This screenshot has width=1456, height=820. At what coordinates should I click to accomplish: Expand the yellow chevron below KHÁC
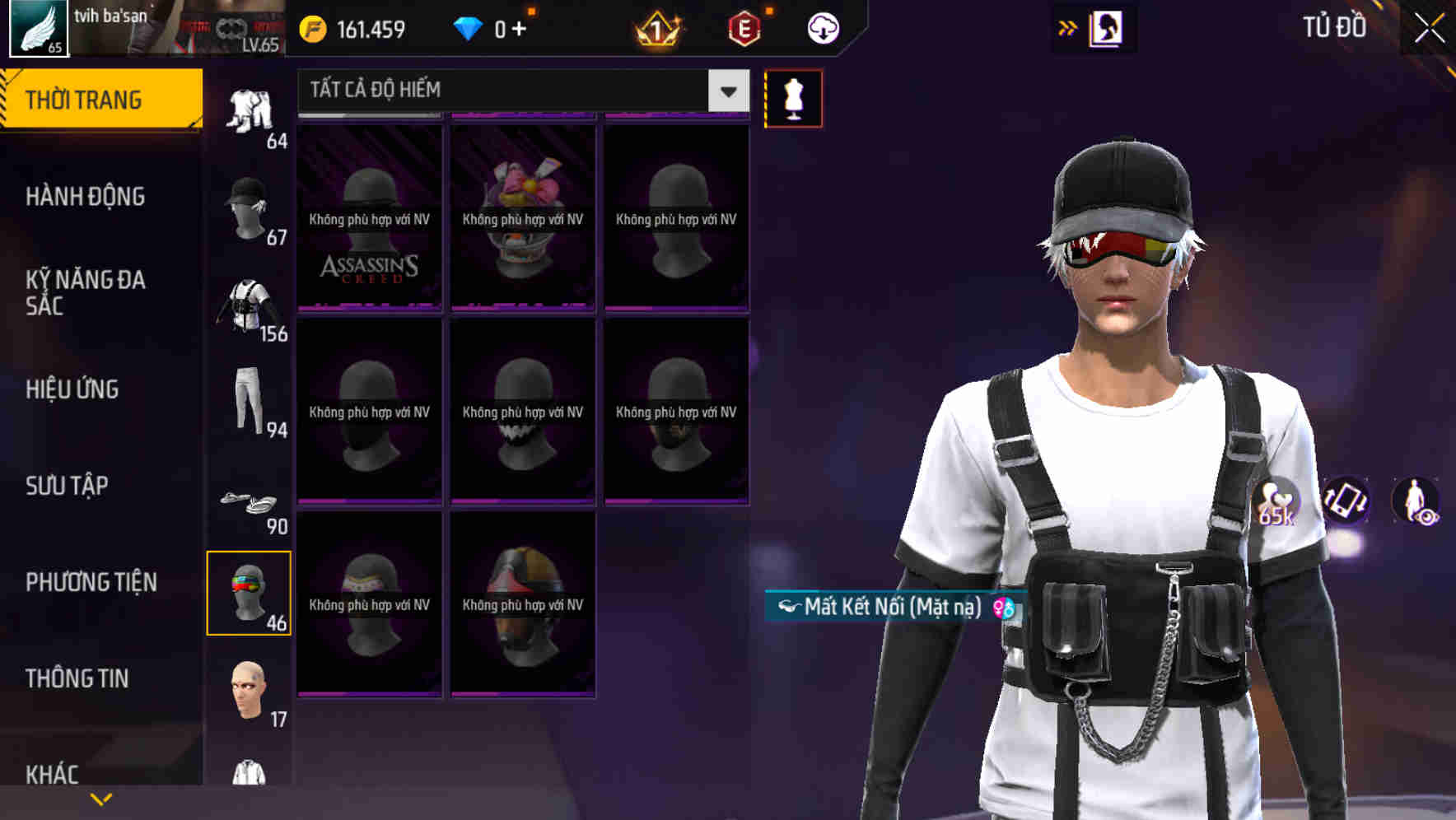tap(101, 799)
